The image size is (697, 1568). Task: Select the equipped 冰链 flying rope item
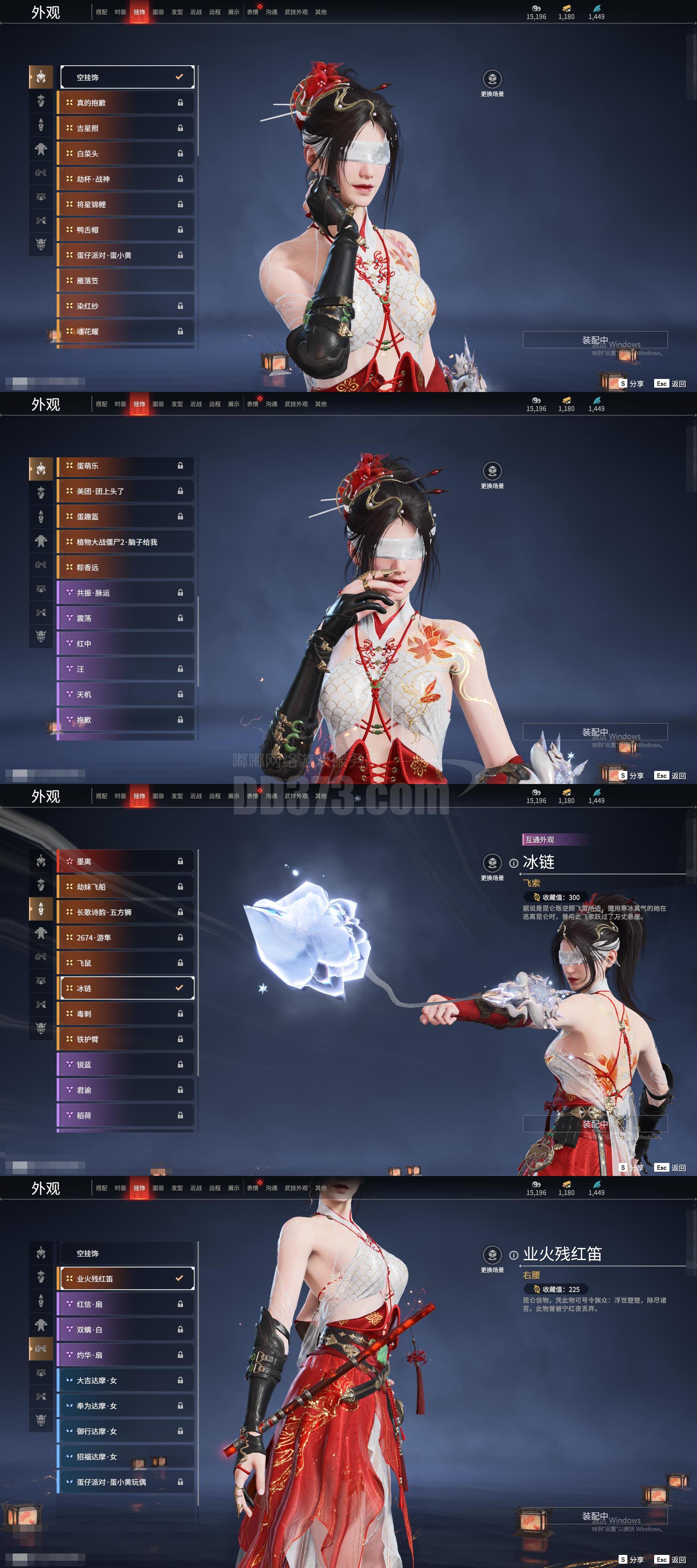[125, 987]
